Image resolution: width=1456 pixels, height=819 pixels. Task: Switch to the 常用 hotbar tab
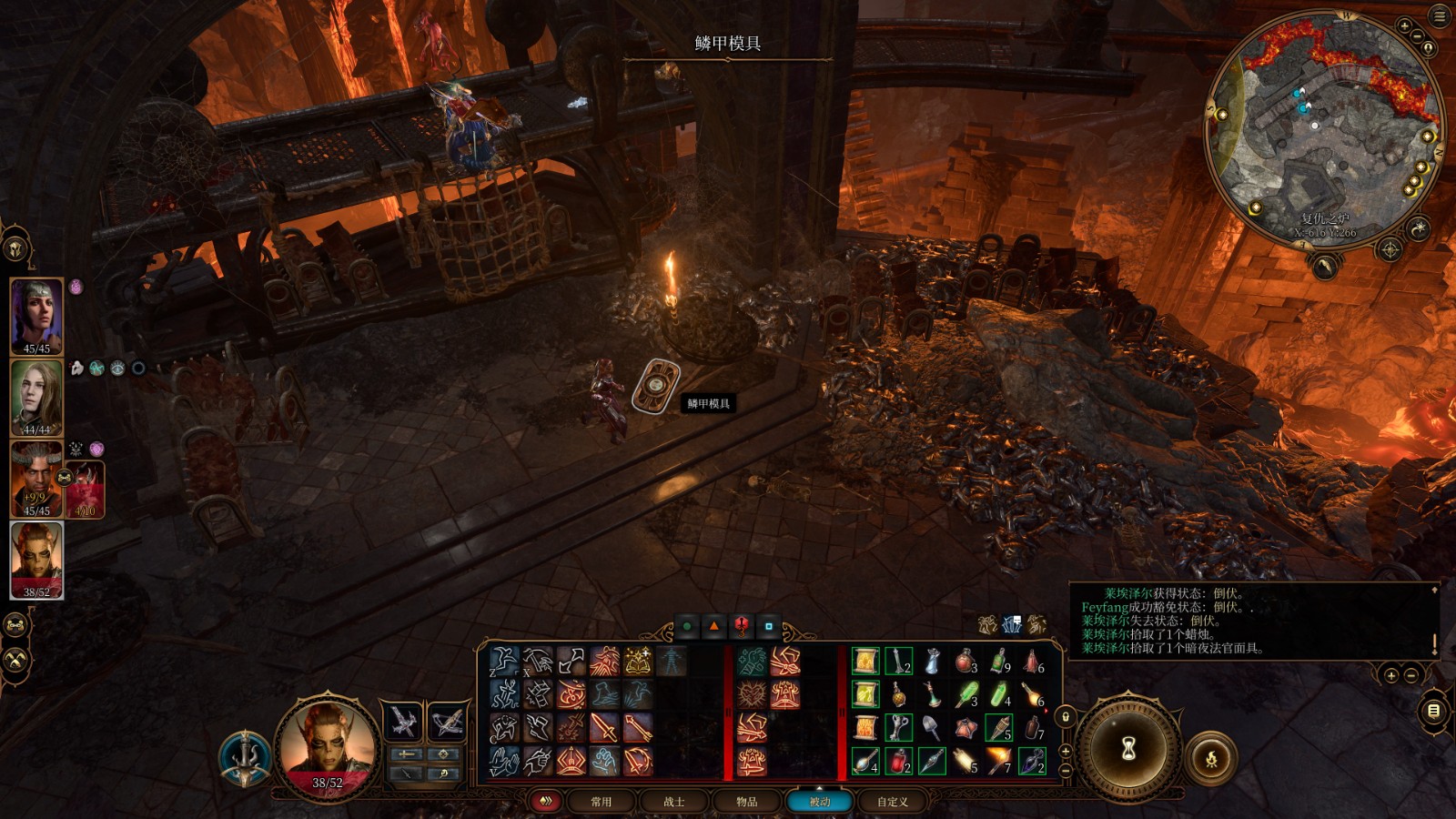pyautogui.click(x=601, y=802)
